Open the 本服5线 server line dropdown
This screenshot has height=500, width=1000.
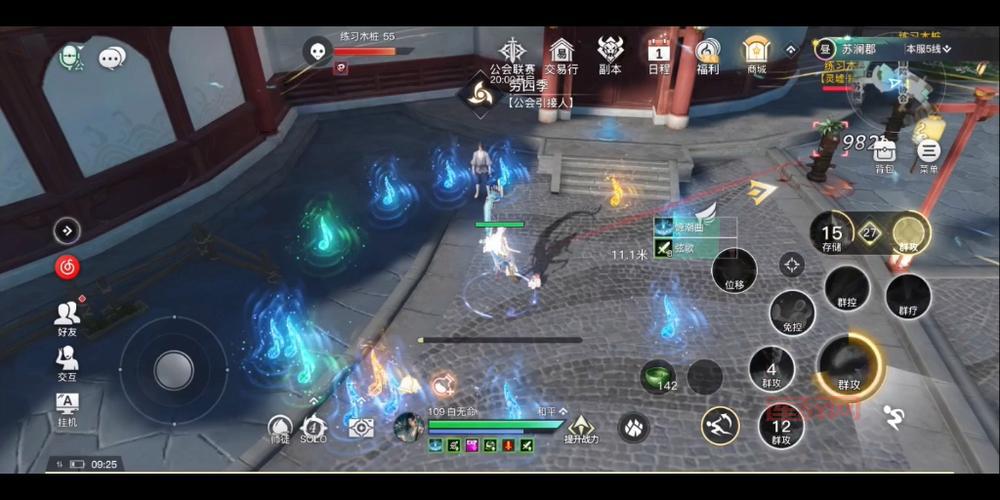(x=928, y=48)
